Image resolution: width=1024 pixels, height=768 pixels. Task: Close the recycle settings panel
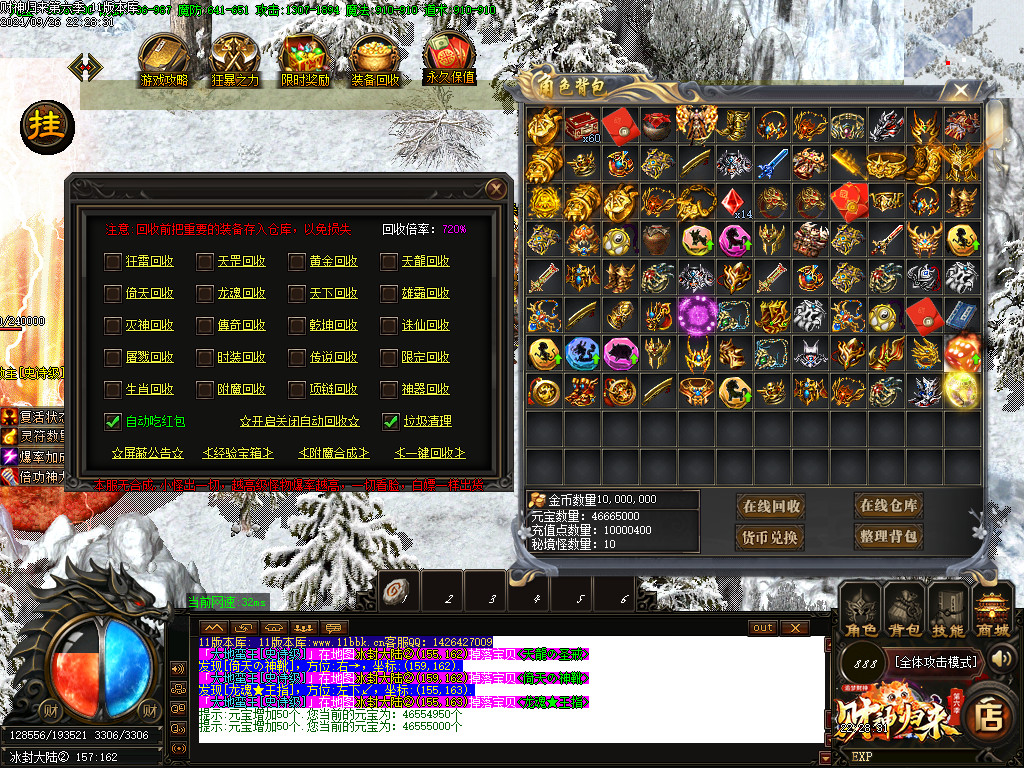(x=495, y=189)
